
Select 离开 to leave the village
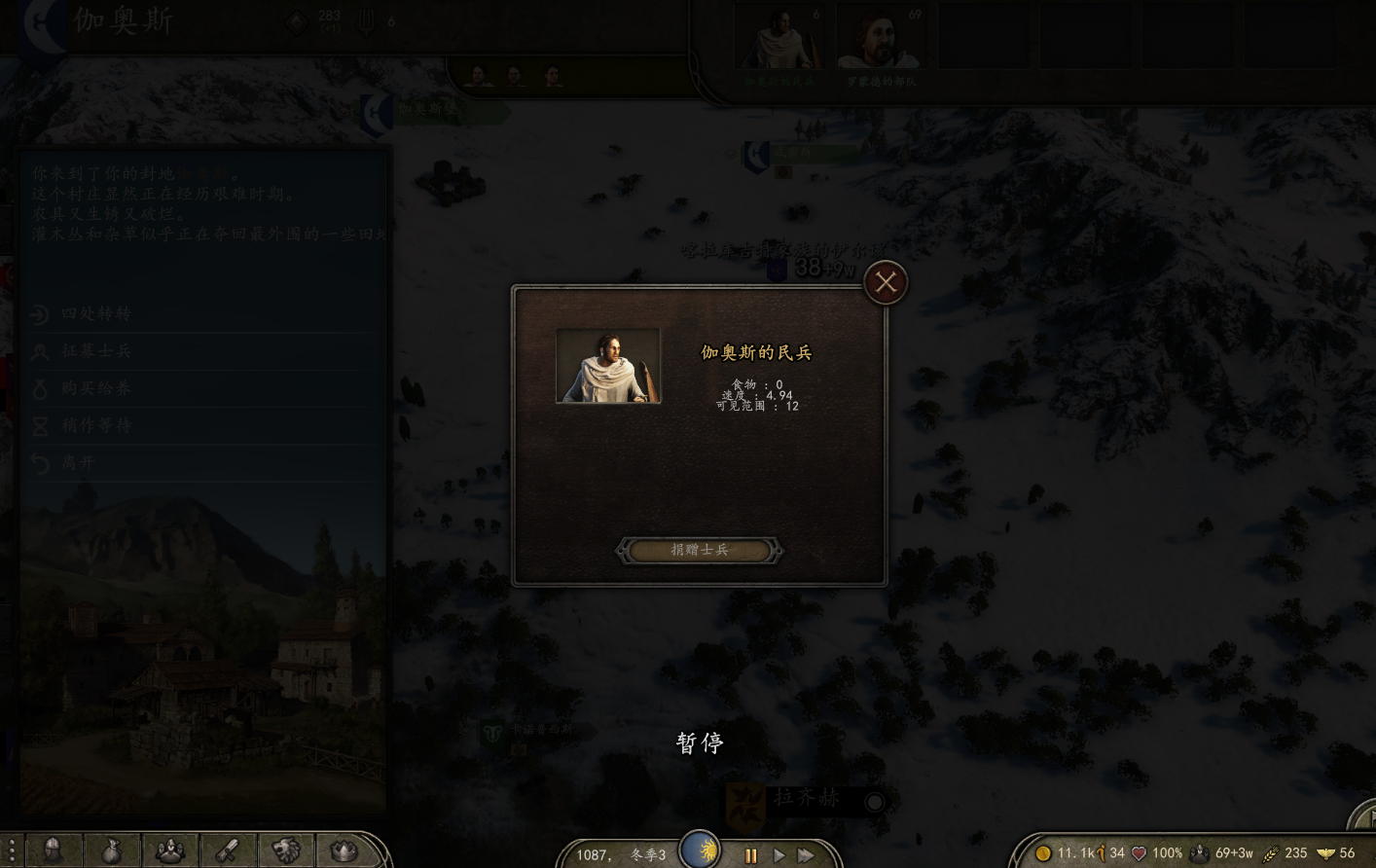(78, 463)
